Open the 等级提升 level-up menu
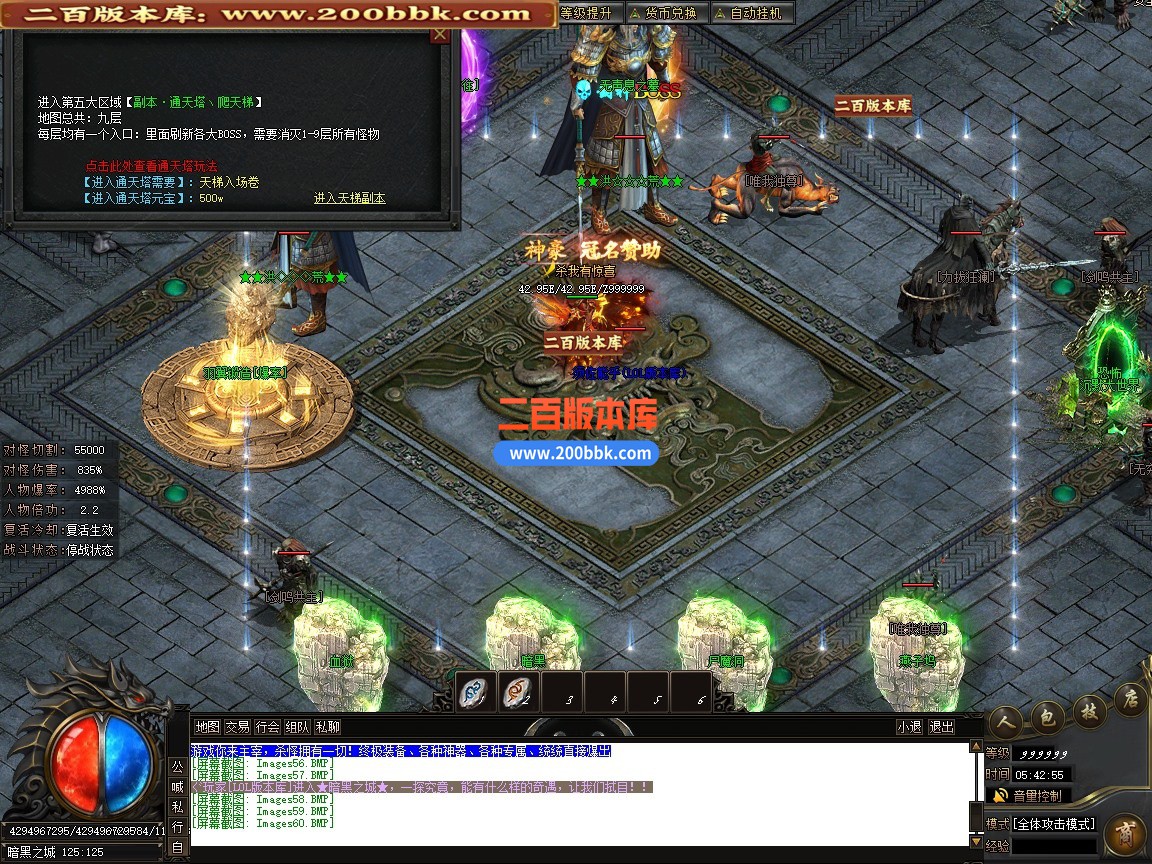The height and width of the screenshot is (864, 1152). [x=587, y=13]
